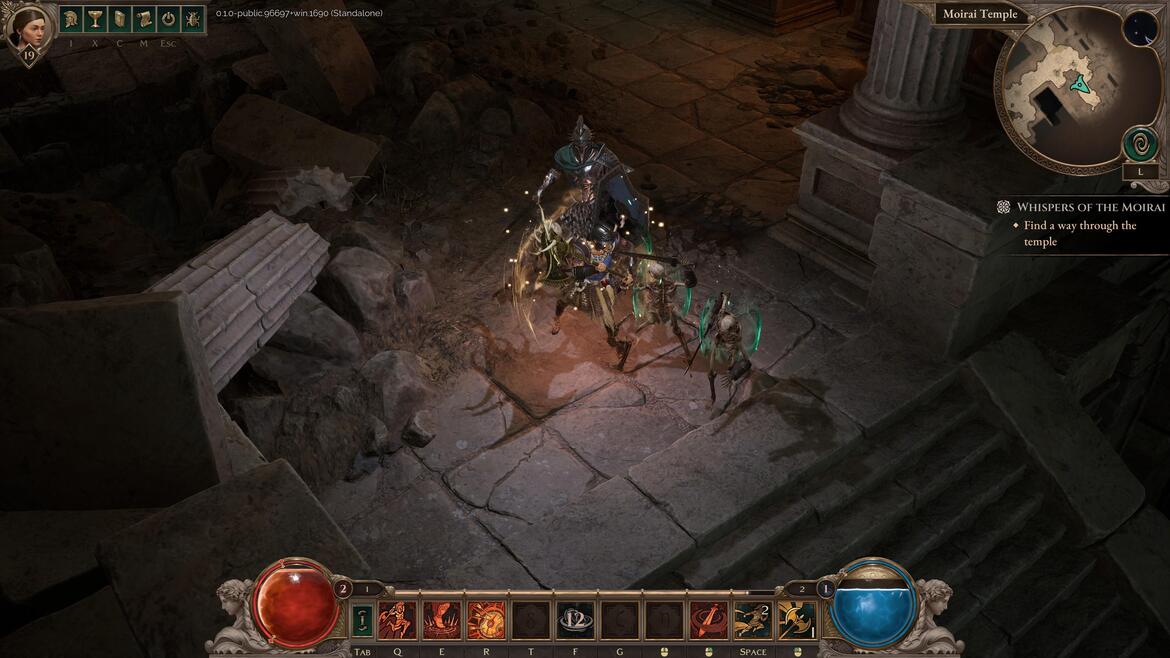Report a bug with the beetle icon
This screenshot has width=1170, height=658.
[x=192, y=19]
